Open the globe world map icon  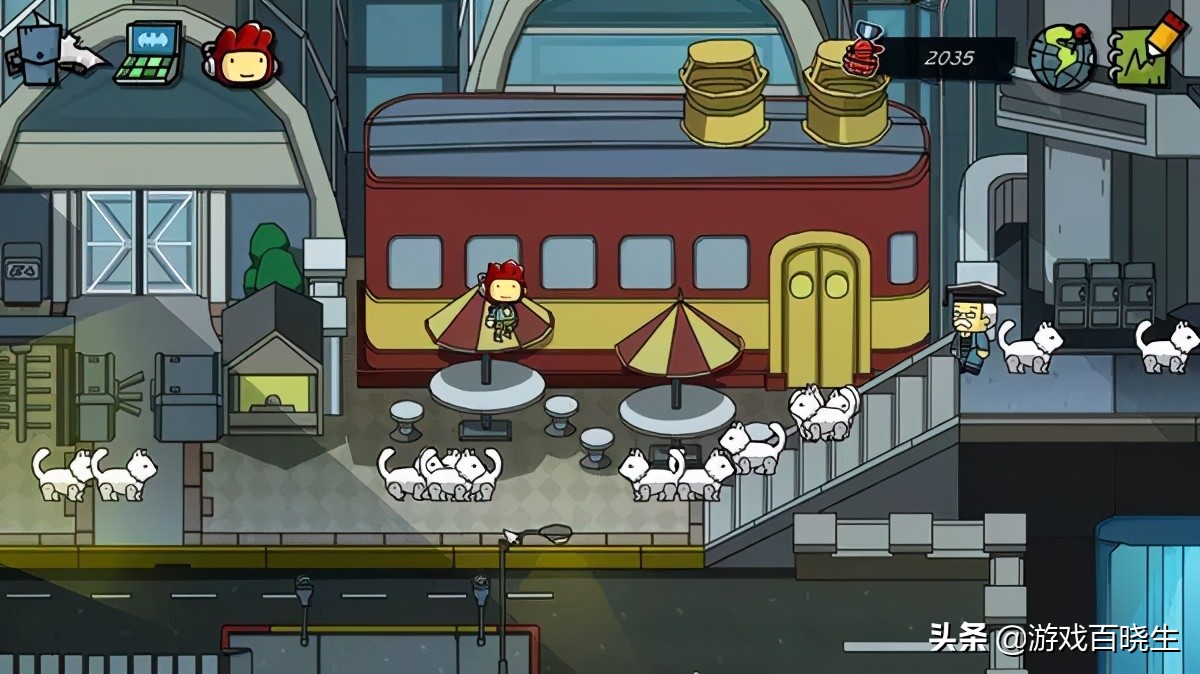(x=1061, y=57)
